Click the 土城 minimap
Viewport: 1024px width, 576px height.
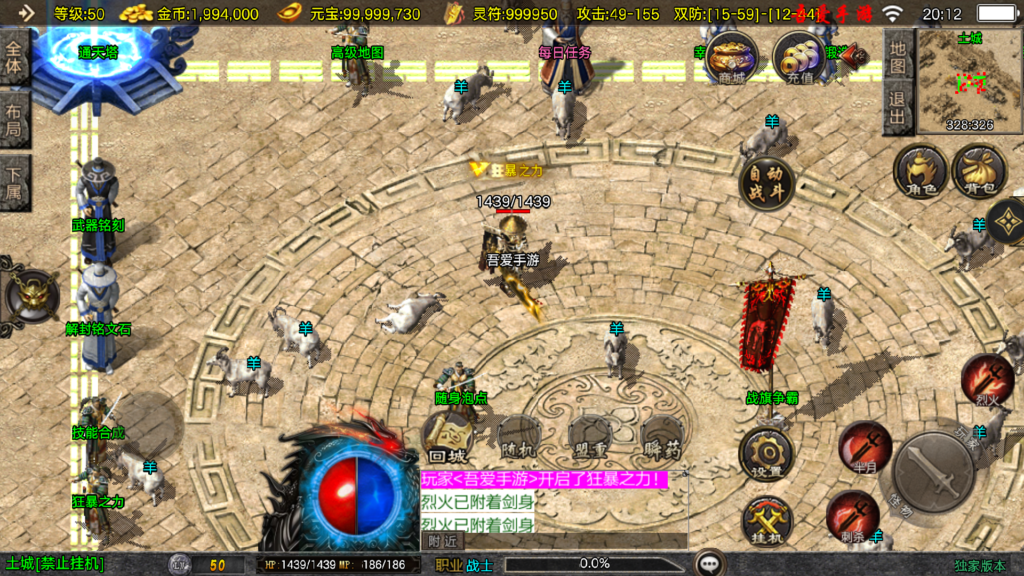pyautogui.click(x=969, y=81)
